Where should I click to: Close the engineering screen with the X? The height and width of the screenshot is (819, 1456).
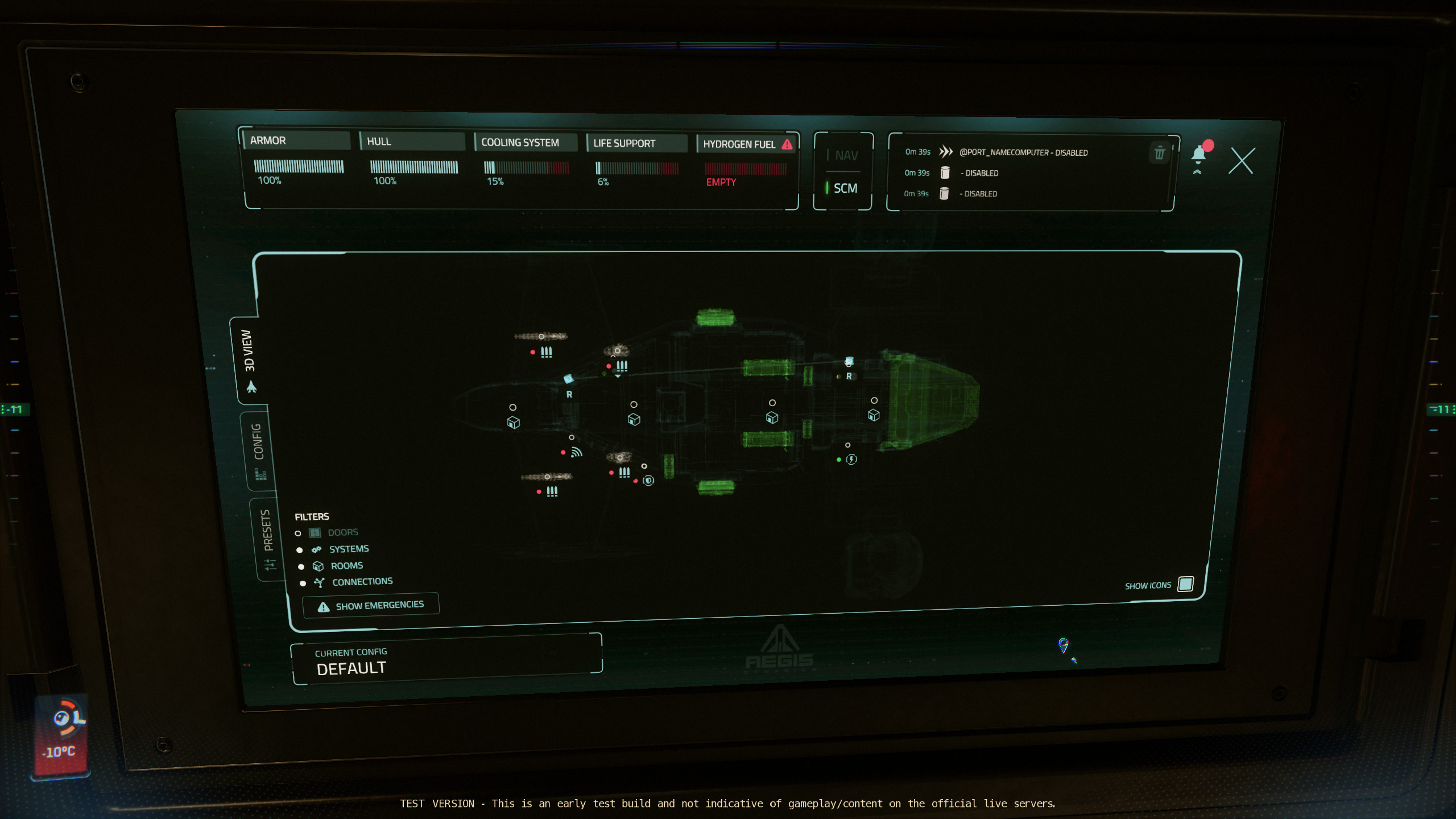(x=1241, y=161)
